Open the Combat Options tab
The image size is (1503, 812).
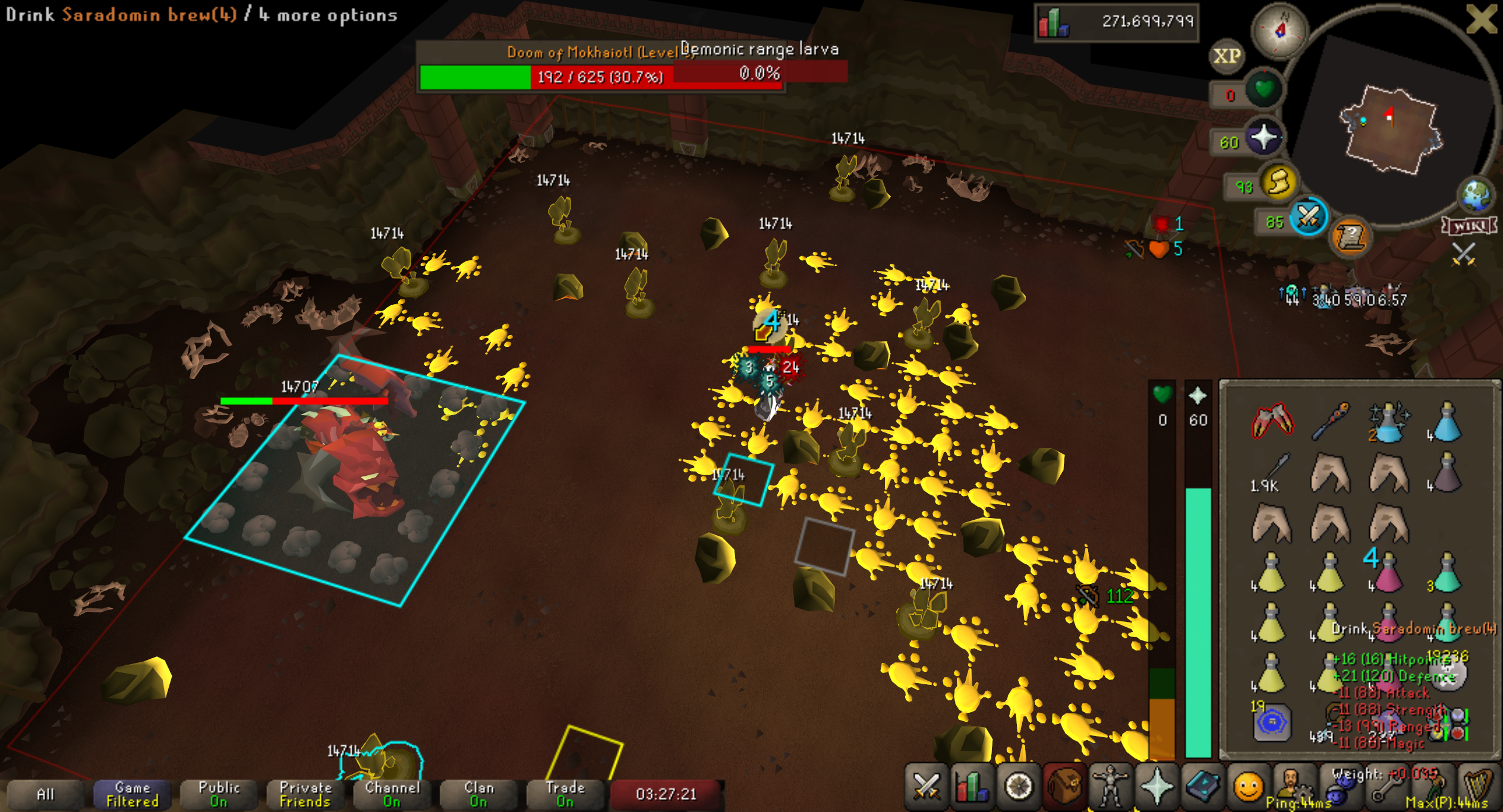point(926,787)
